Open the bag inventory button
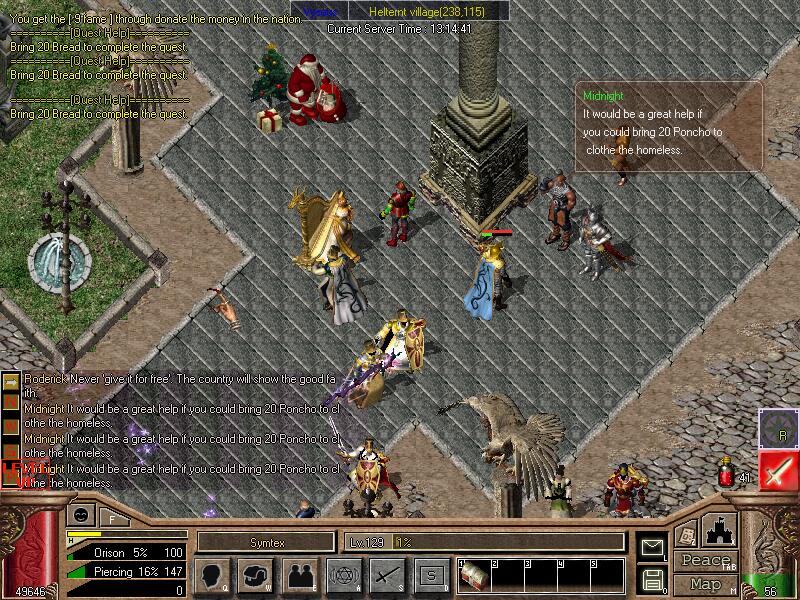Screen dimensions: 800x600 click(256, 575)
